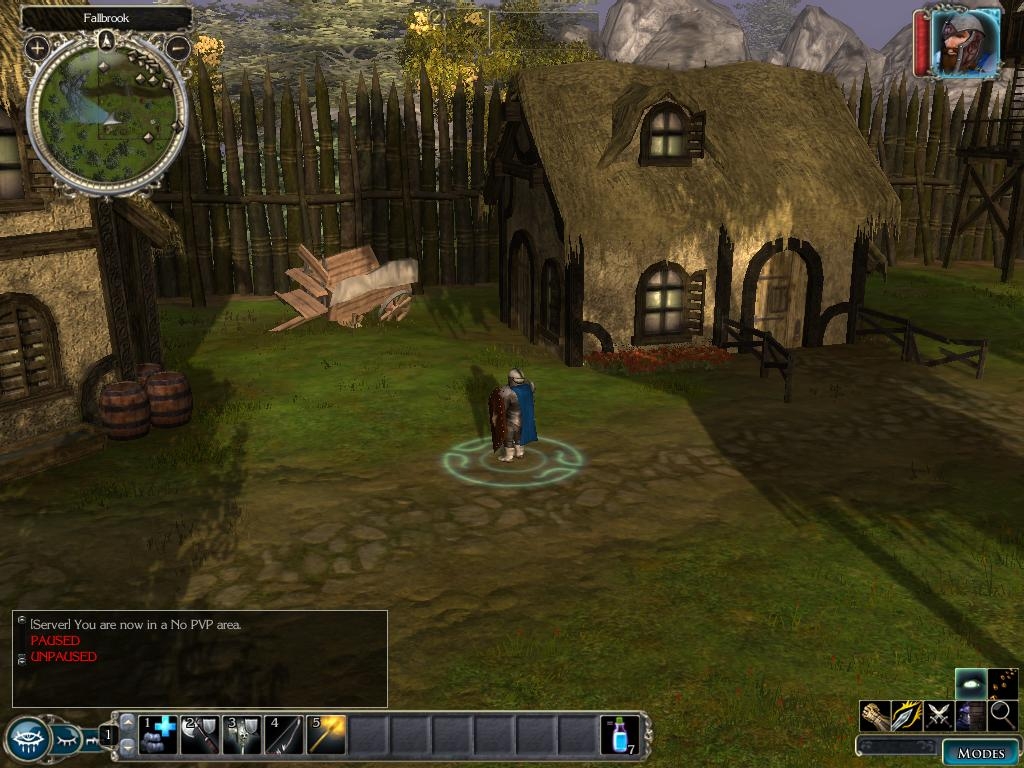Use the blue cross heal in slot 1

click(x=157, y=735)
